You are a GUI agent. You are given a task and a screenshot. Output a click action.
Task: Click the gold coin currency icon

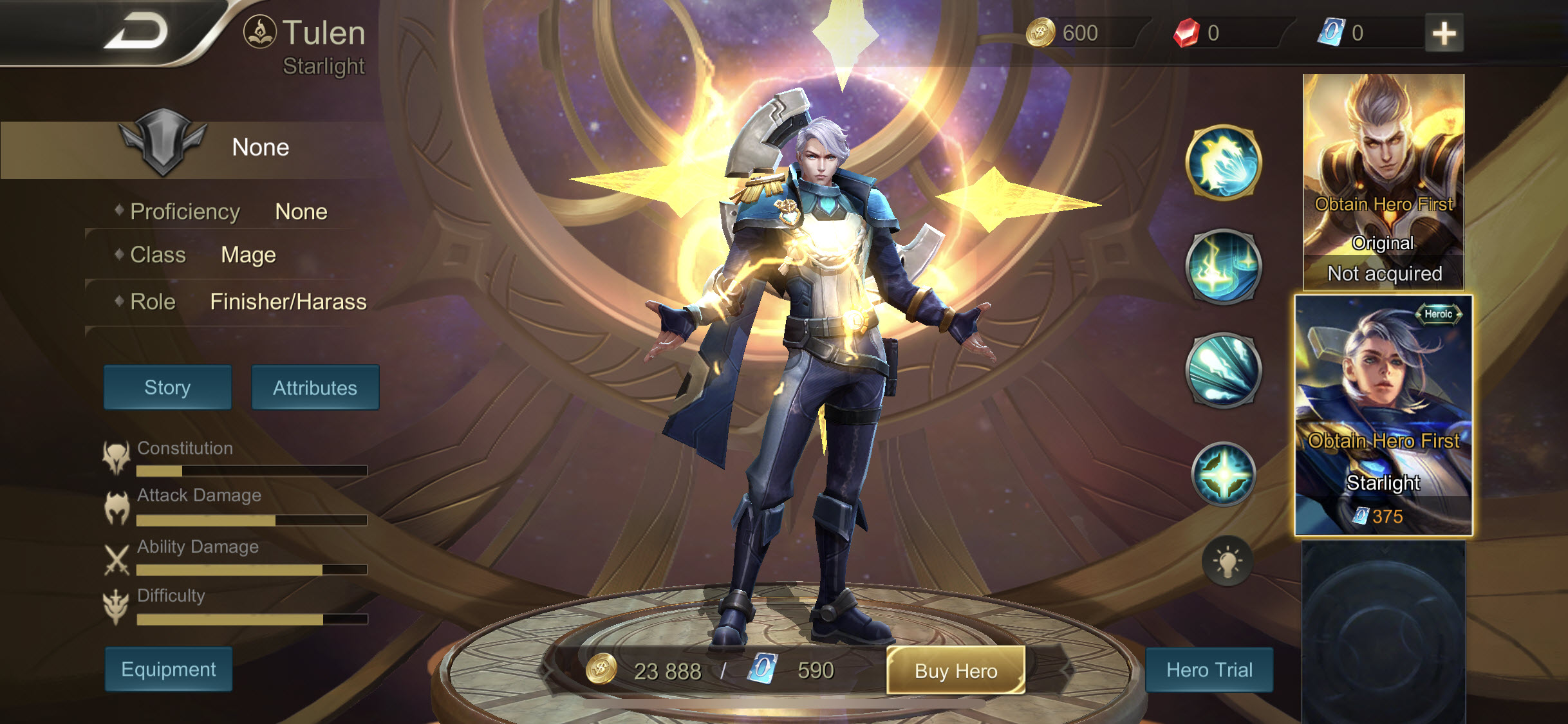pyautogui.click(x=1041, y=32)
